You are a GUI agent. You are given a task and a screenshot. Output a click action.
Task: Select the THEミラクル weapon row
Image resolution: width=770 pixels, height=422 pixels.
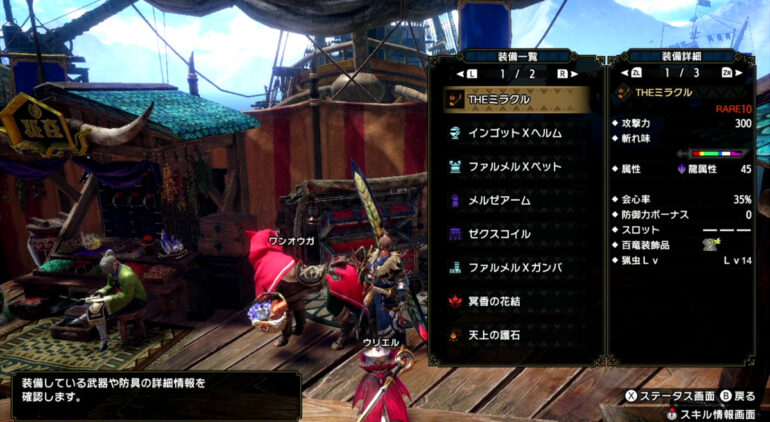[x=516, y=99]
